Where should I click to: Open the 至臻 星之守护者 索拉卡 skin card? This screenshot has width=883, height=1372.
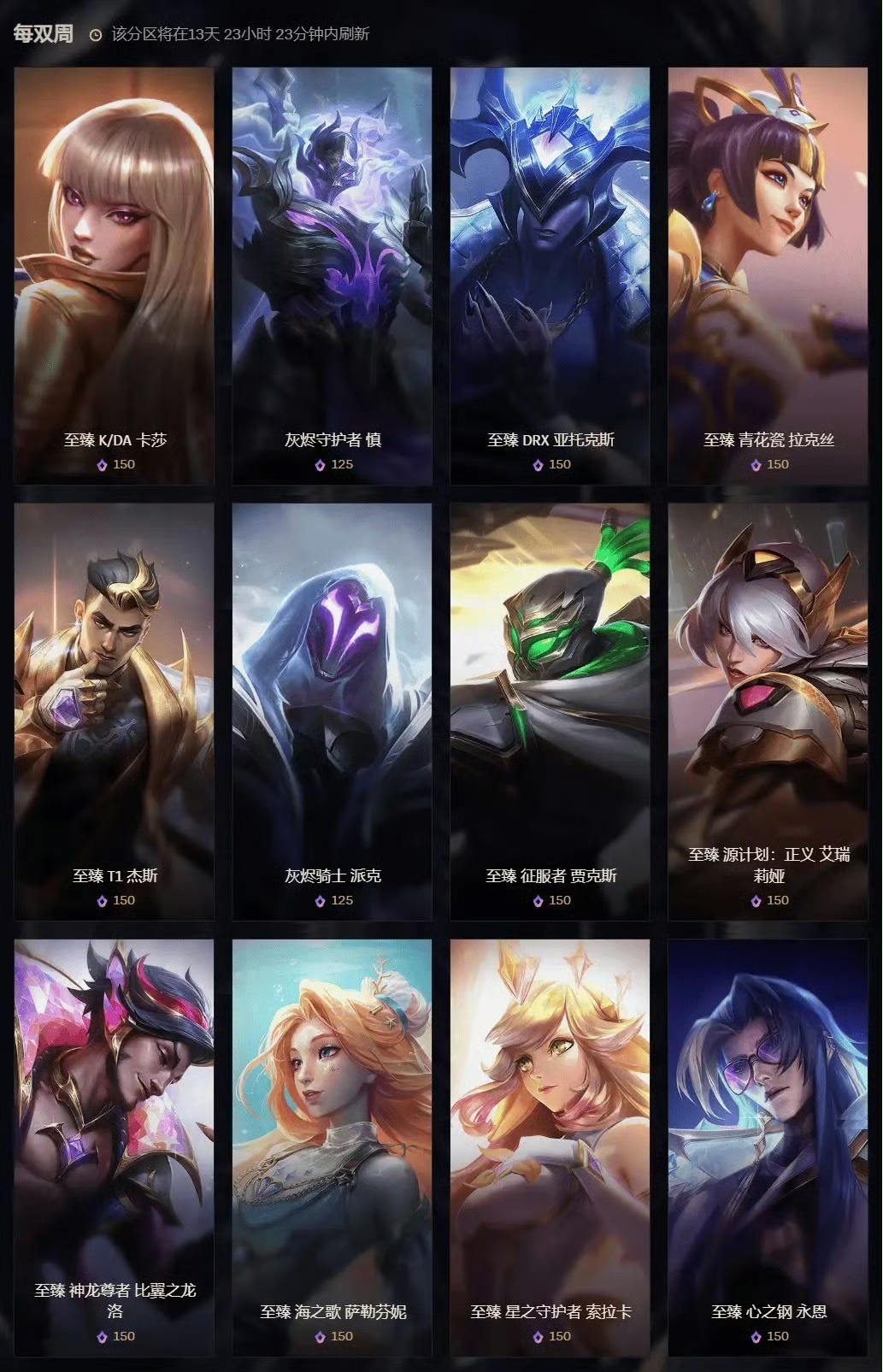pos(550,1147)
